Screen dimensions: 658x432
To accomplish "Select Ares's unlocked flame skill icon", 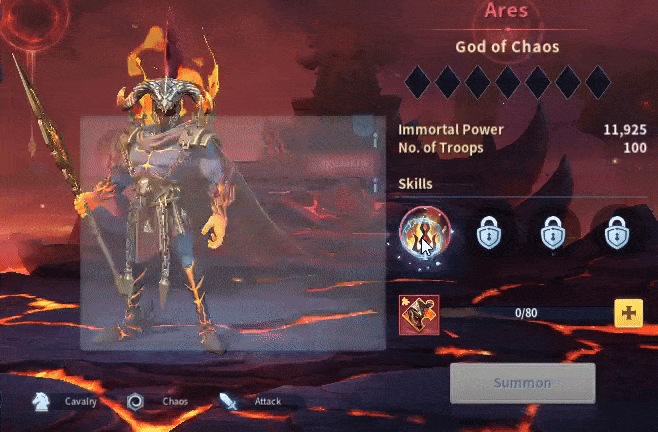I will [424, 234].
